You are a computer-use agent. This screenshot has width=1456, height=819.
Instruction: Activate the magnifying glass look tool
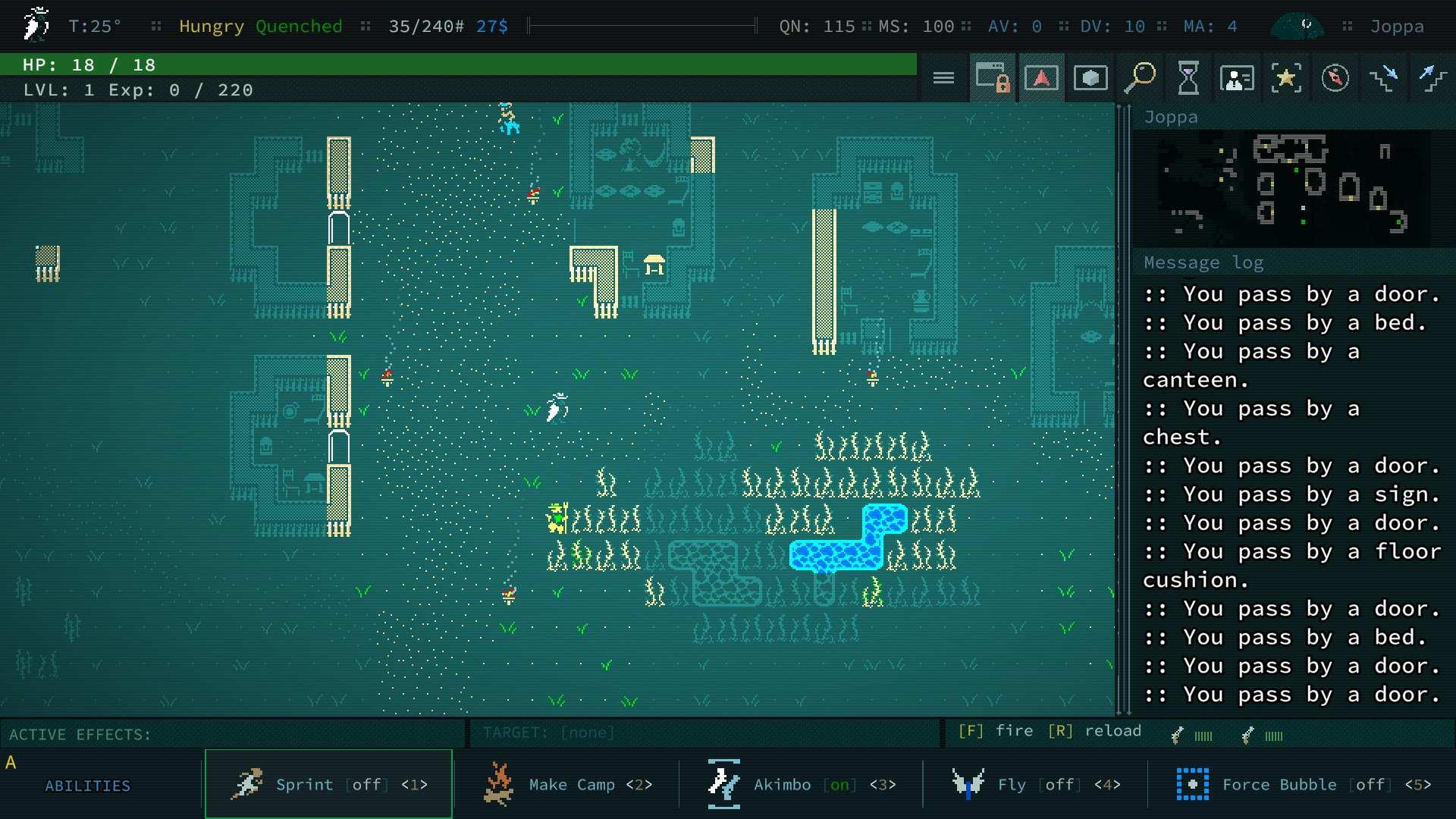click(x=1139, y=78)
